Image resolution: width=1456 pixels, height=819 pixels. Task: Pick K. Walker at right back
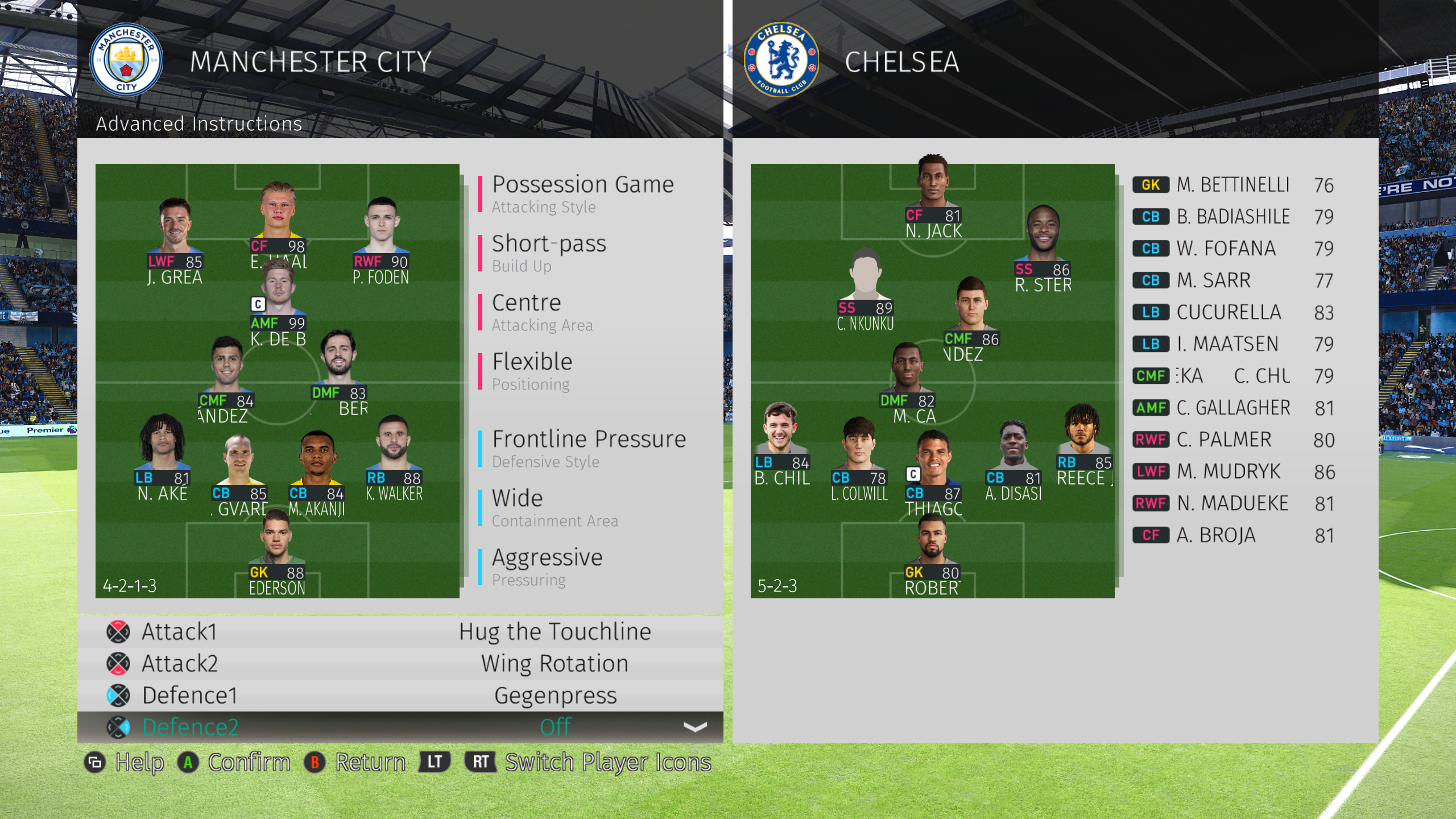click(x=394, y=449)
